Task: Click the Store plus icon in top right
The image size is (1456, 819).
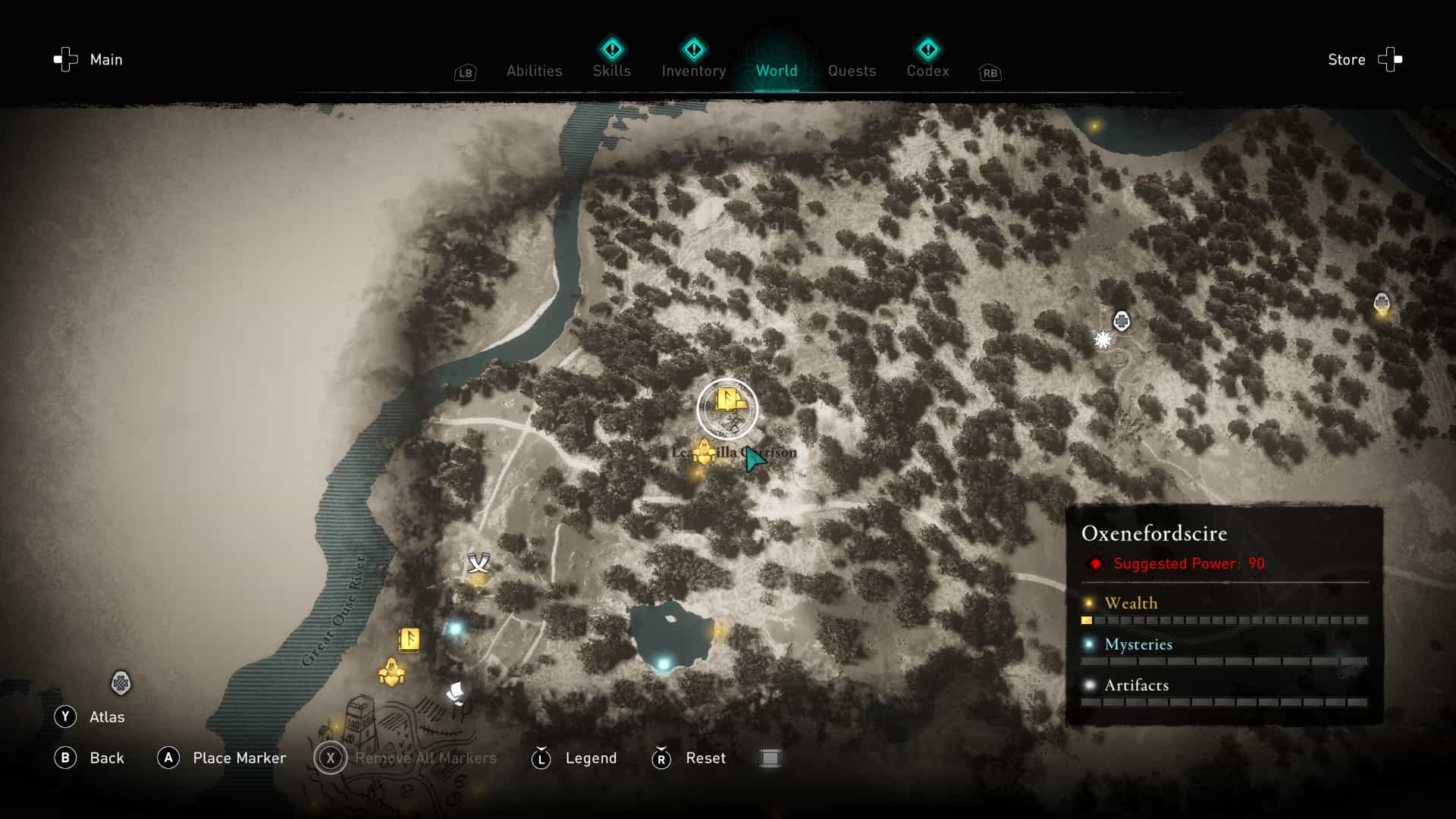Action: 1390,59
